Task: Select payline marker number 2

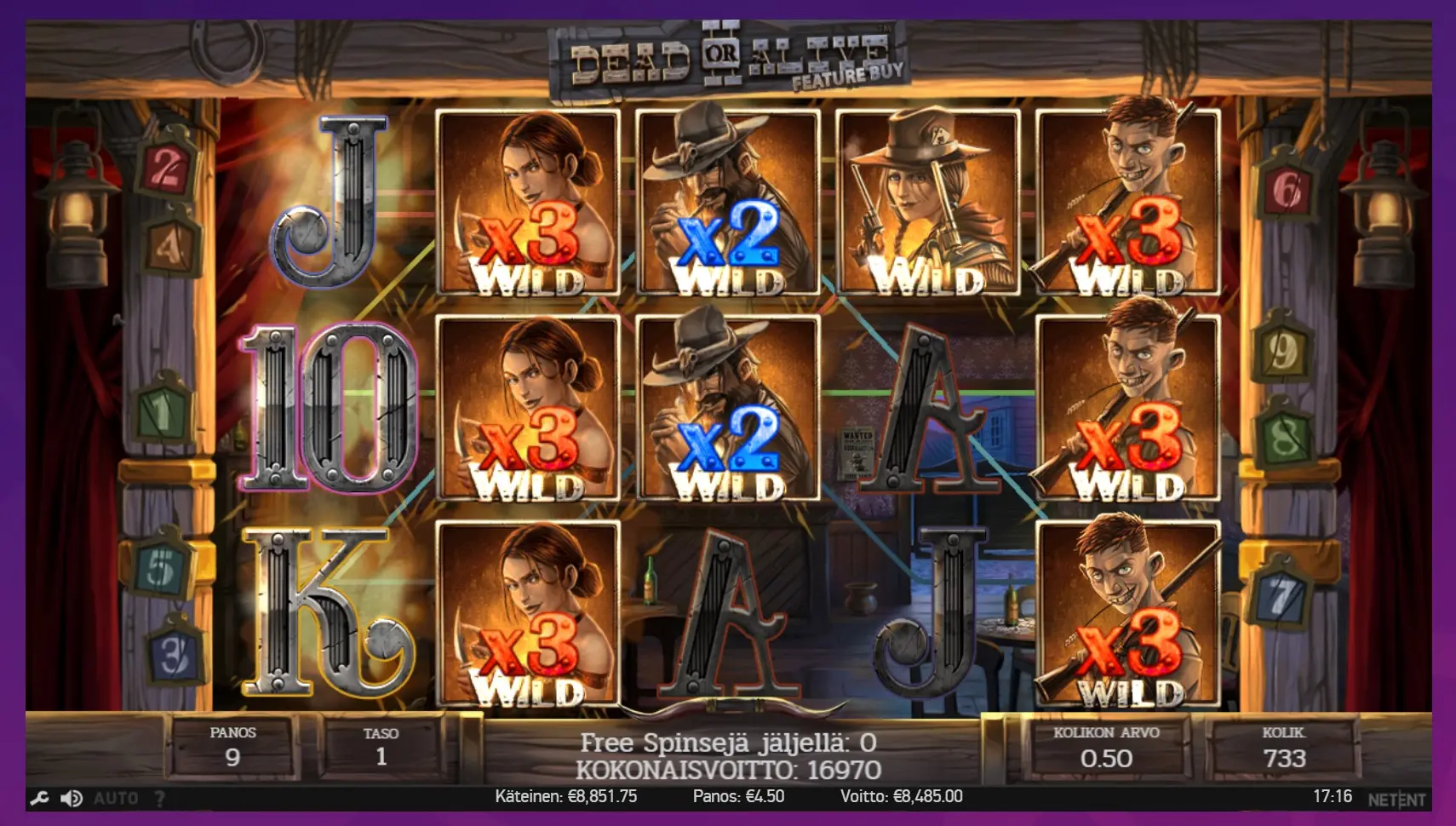Action: click(x=166, y=168)
